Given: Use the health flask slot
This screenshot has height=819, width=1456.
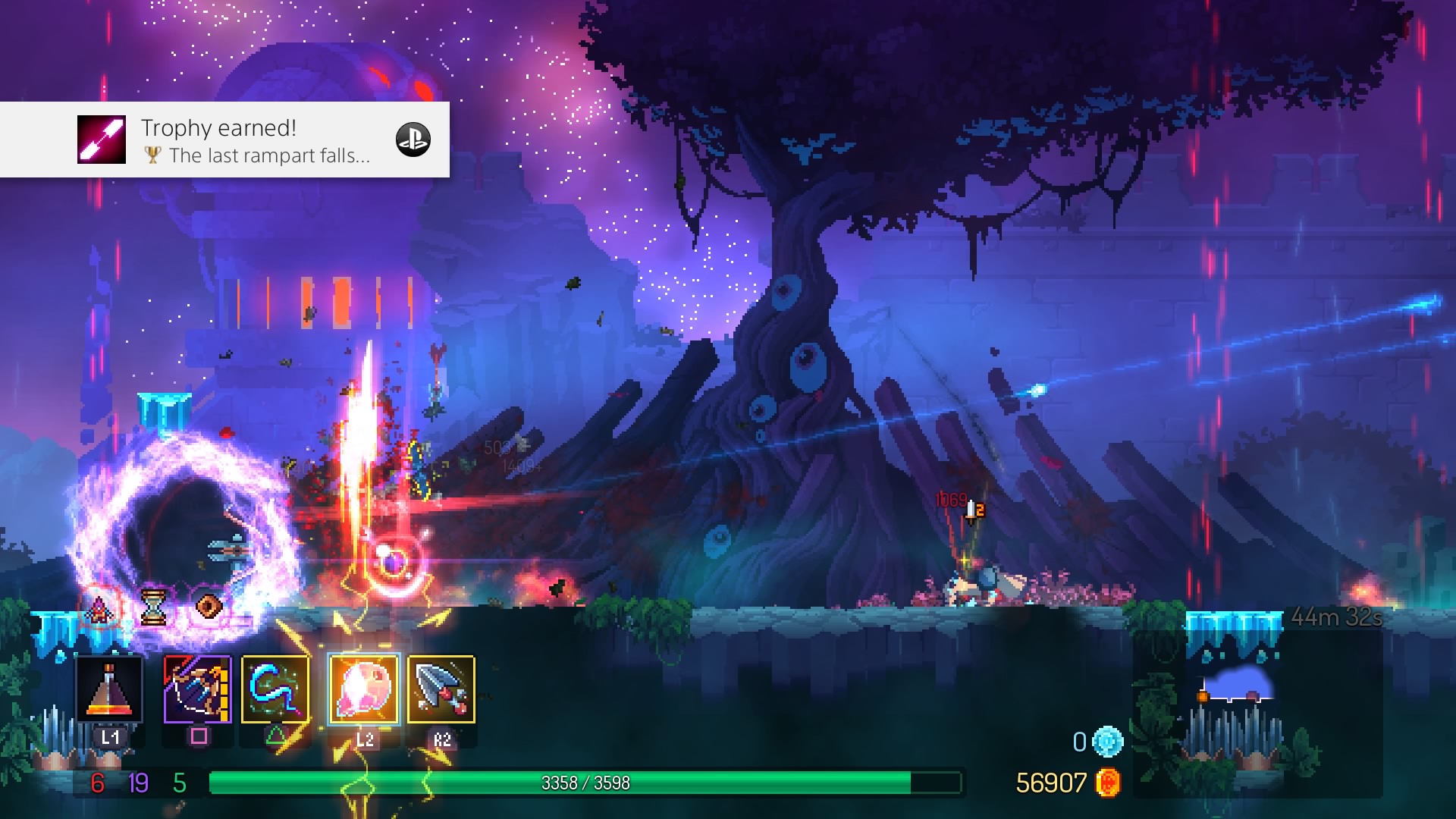Looking at the screenshot, I should [x=109, y=689].
